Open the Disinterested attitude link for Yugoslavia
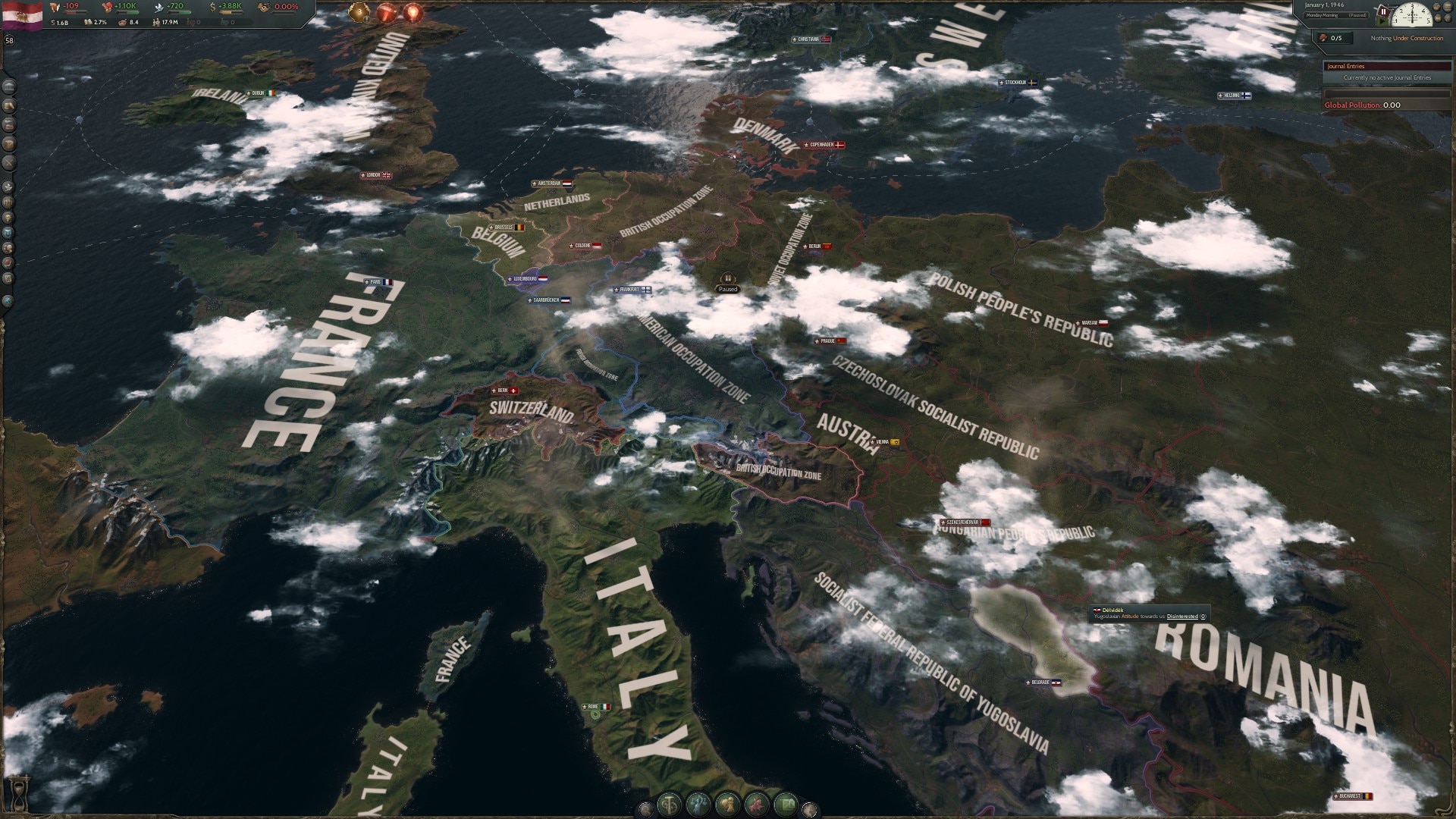 click(1181, 617)
